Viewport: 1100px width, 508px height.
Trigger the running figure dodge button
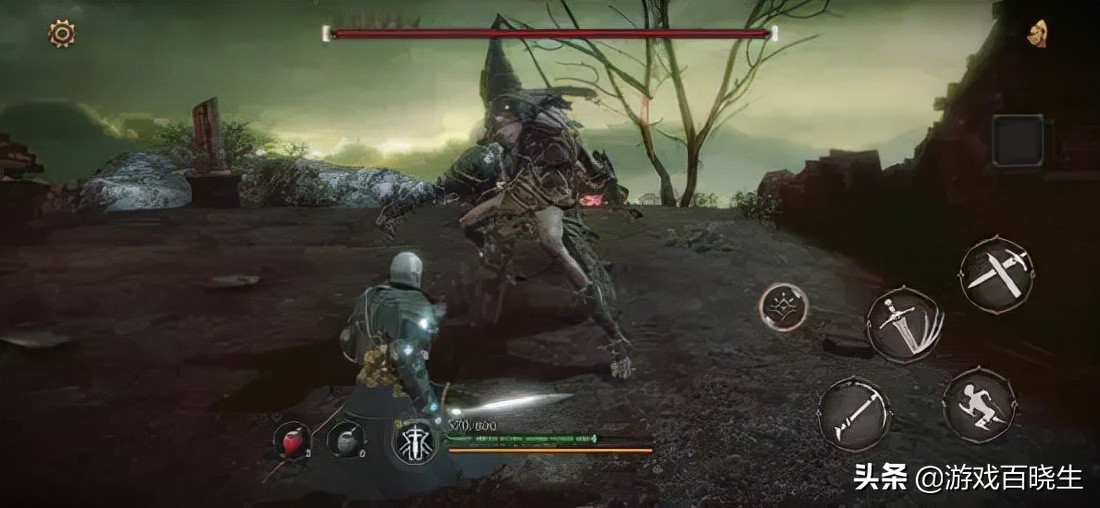point(979,405)
